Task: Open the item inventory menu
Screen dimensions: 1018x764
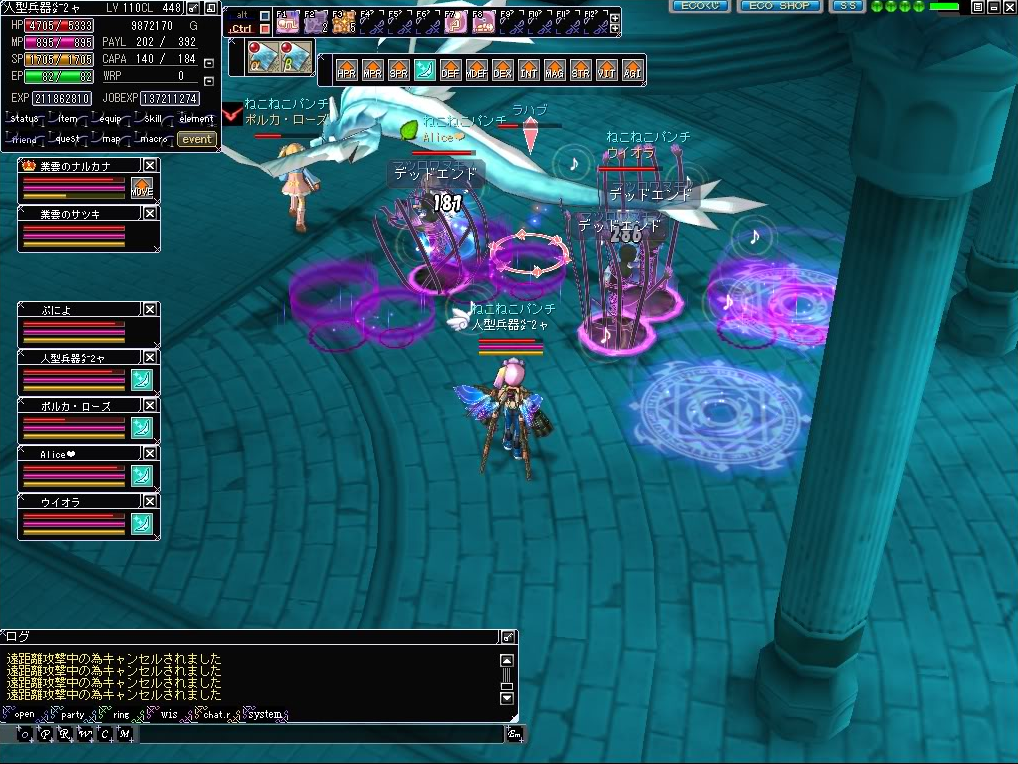Action: (x=67, y=119)
